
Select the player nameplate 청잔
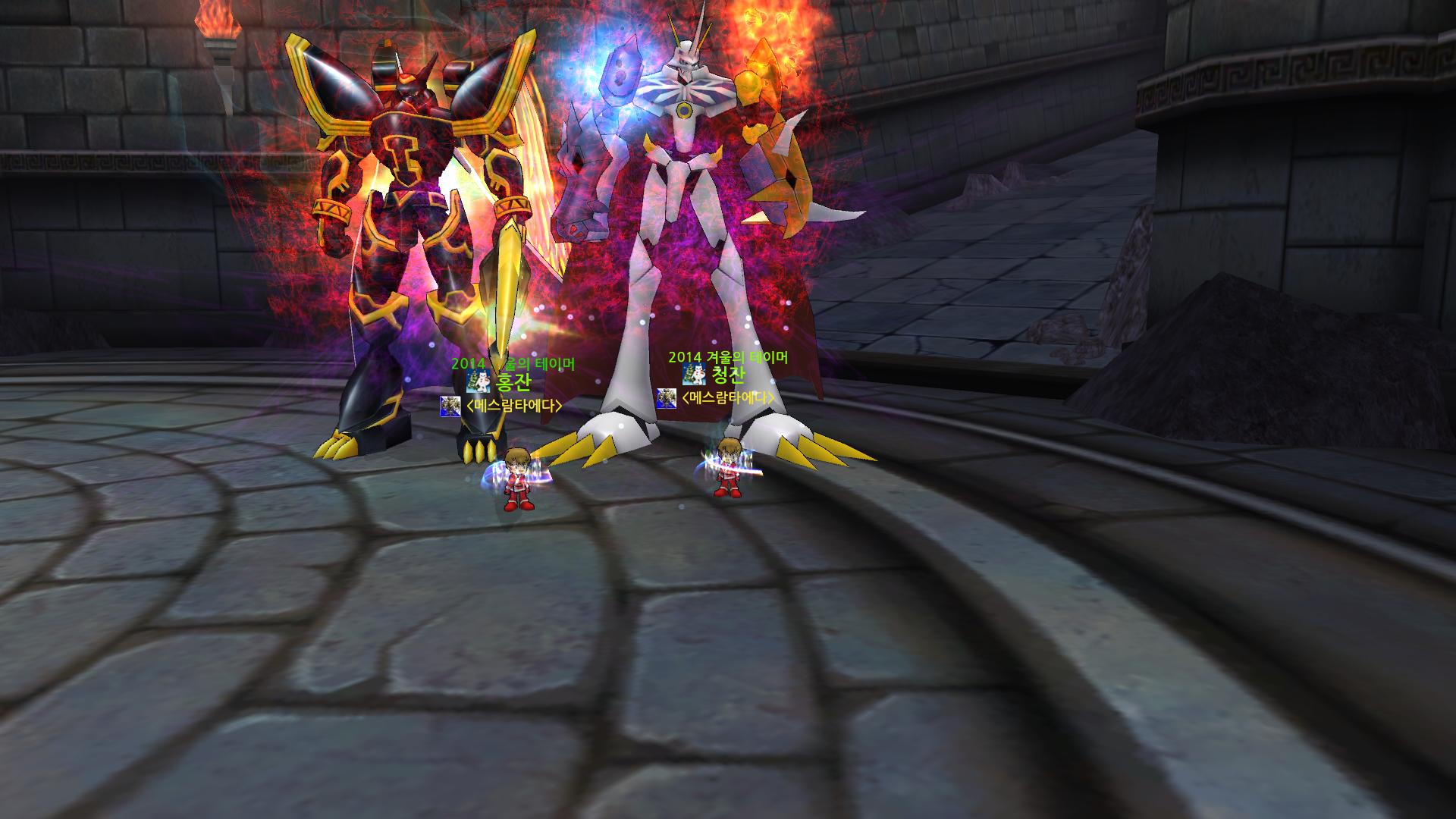[727, 375]
